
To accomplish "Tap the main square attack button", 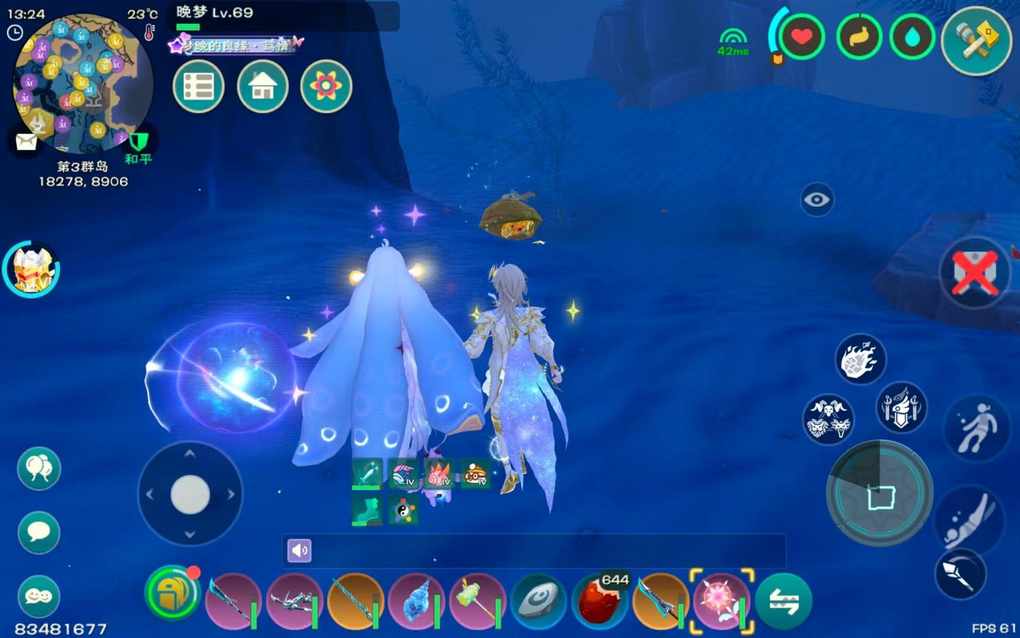I will point(880,493).
